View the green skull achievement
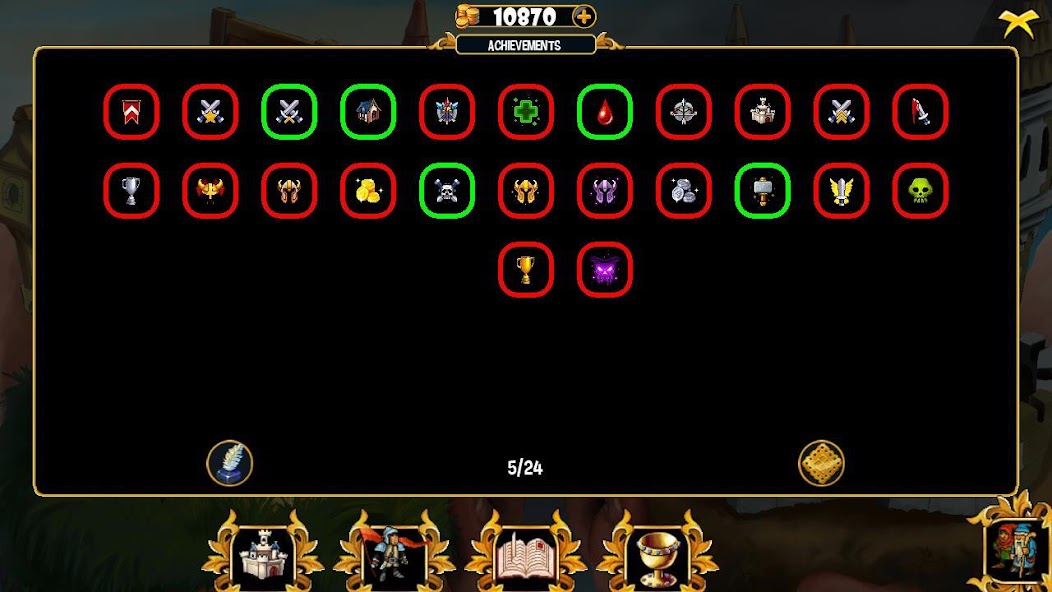Image resolution: width=1052 pixels, height=592 pixels. pos(920,191)
